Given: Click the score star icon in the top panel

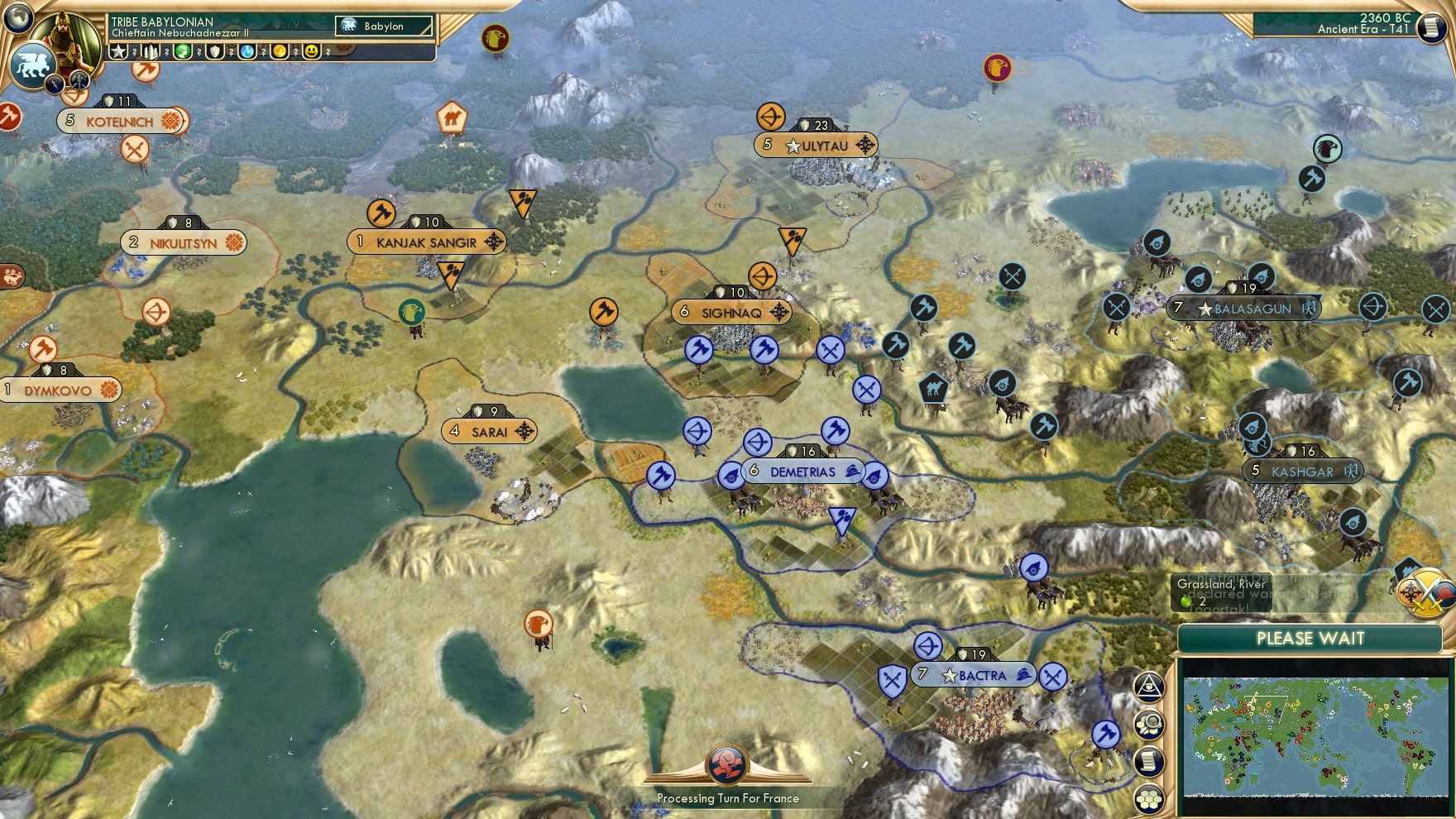Looking at the screenshot, I should pyautogui.click(x=118, y=51).
